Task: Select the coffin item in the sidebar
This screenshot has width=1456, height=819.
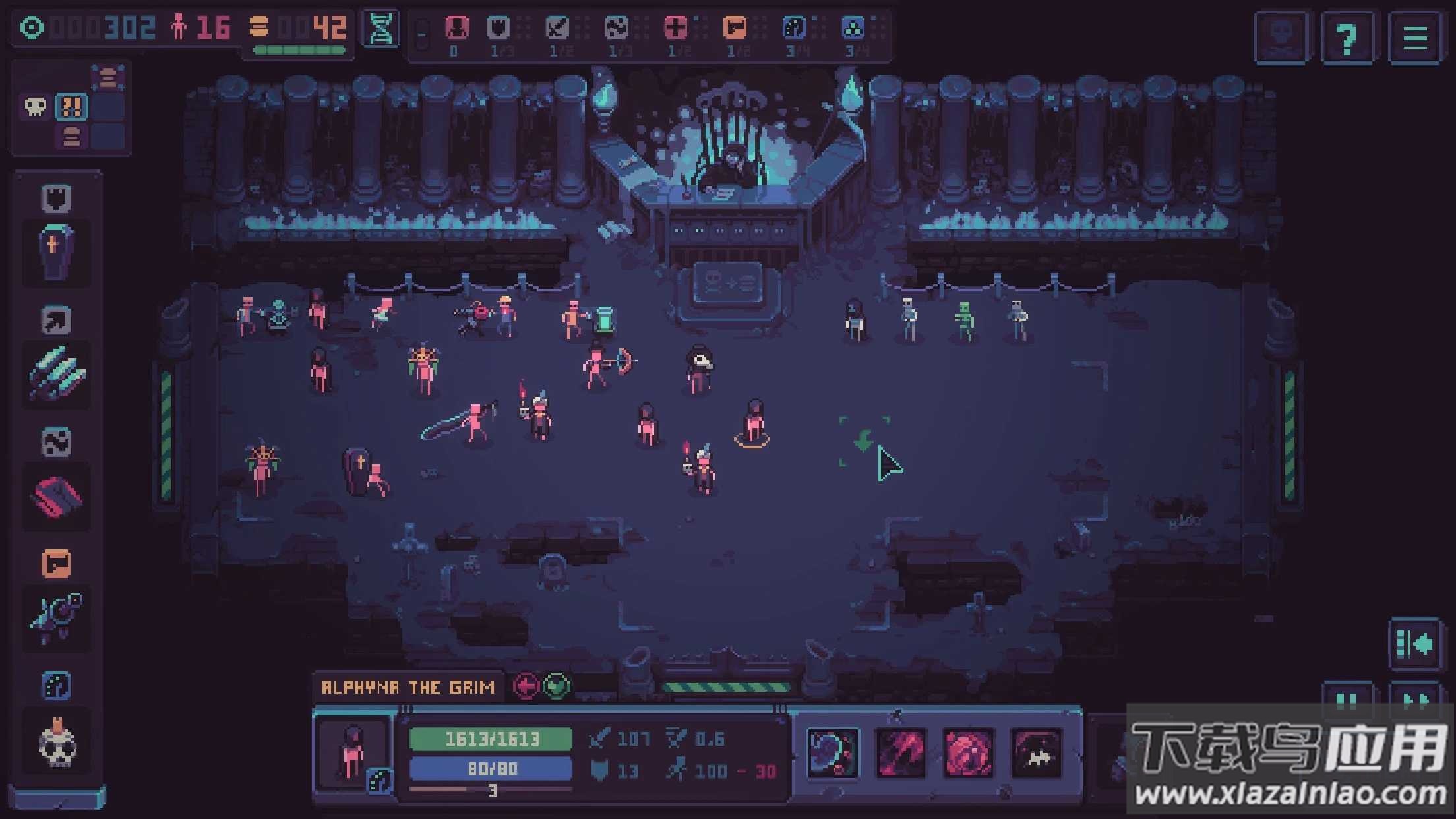Action: pyautogui.click(x=56, y=252)
